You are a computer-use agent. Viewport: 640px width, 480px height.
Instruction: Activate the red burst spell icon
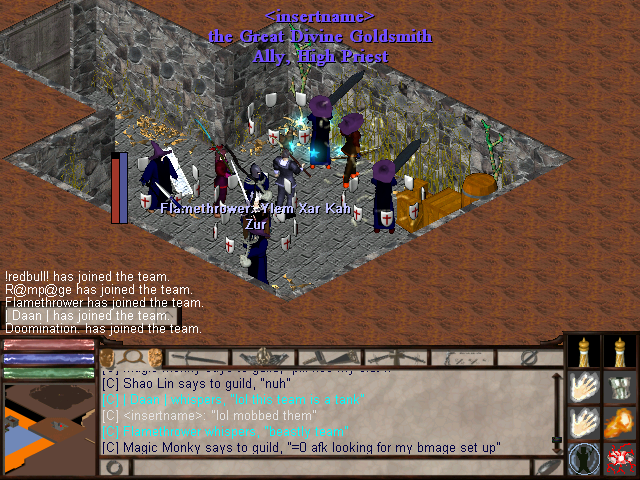(x=621, y=459)
